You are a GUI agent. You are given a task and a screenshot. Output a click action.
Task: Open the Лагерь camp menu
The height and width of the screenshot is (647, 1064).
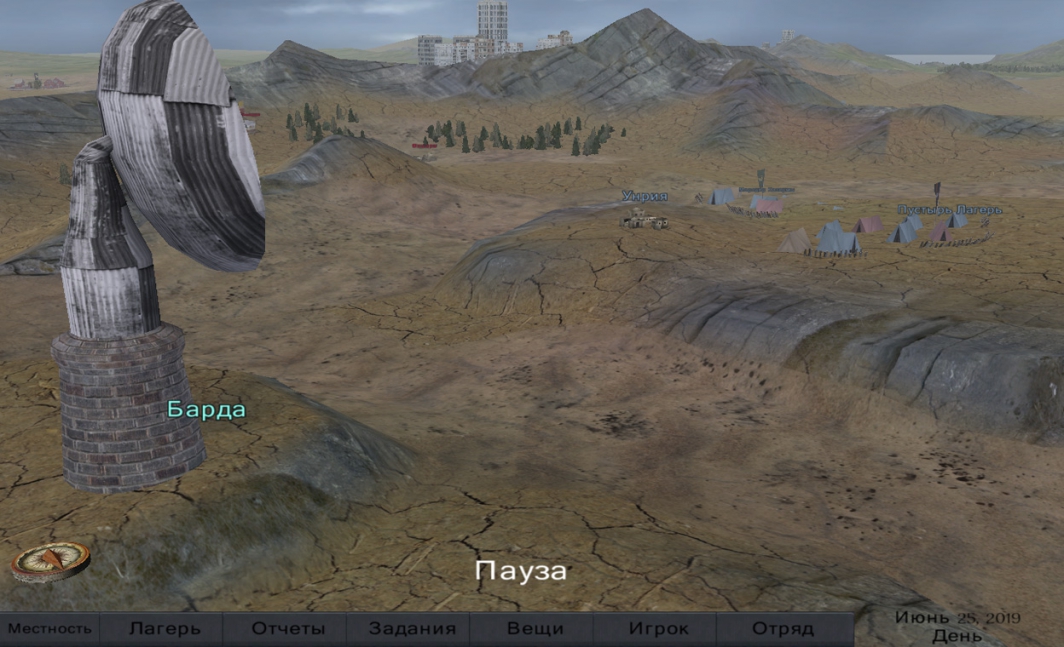point(165,629)
